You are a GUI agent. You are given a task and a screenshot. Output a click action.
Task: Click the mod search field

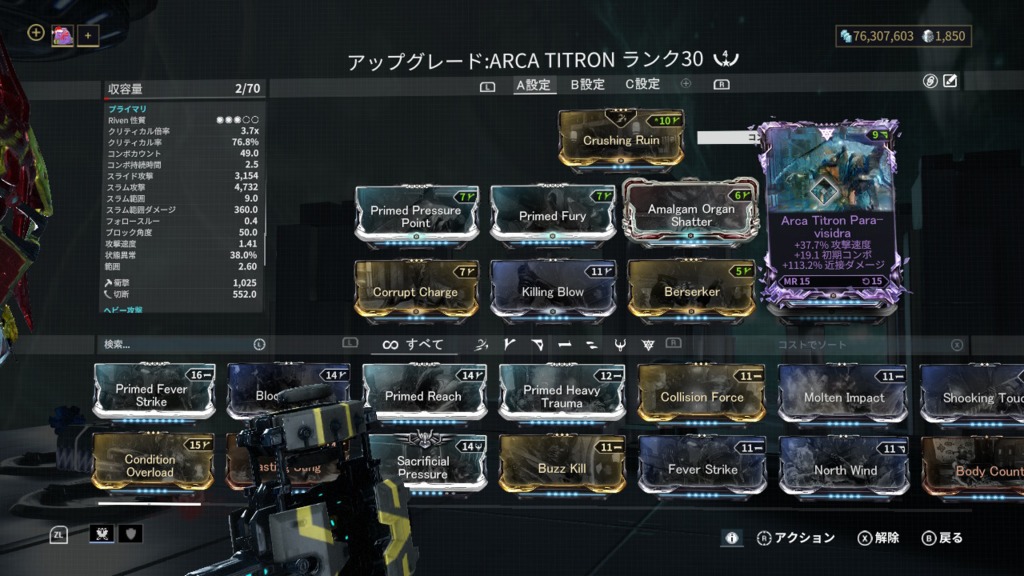point(180,345)
